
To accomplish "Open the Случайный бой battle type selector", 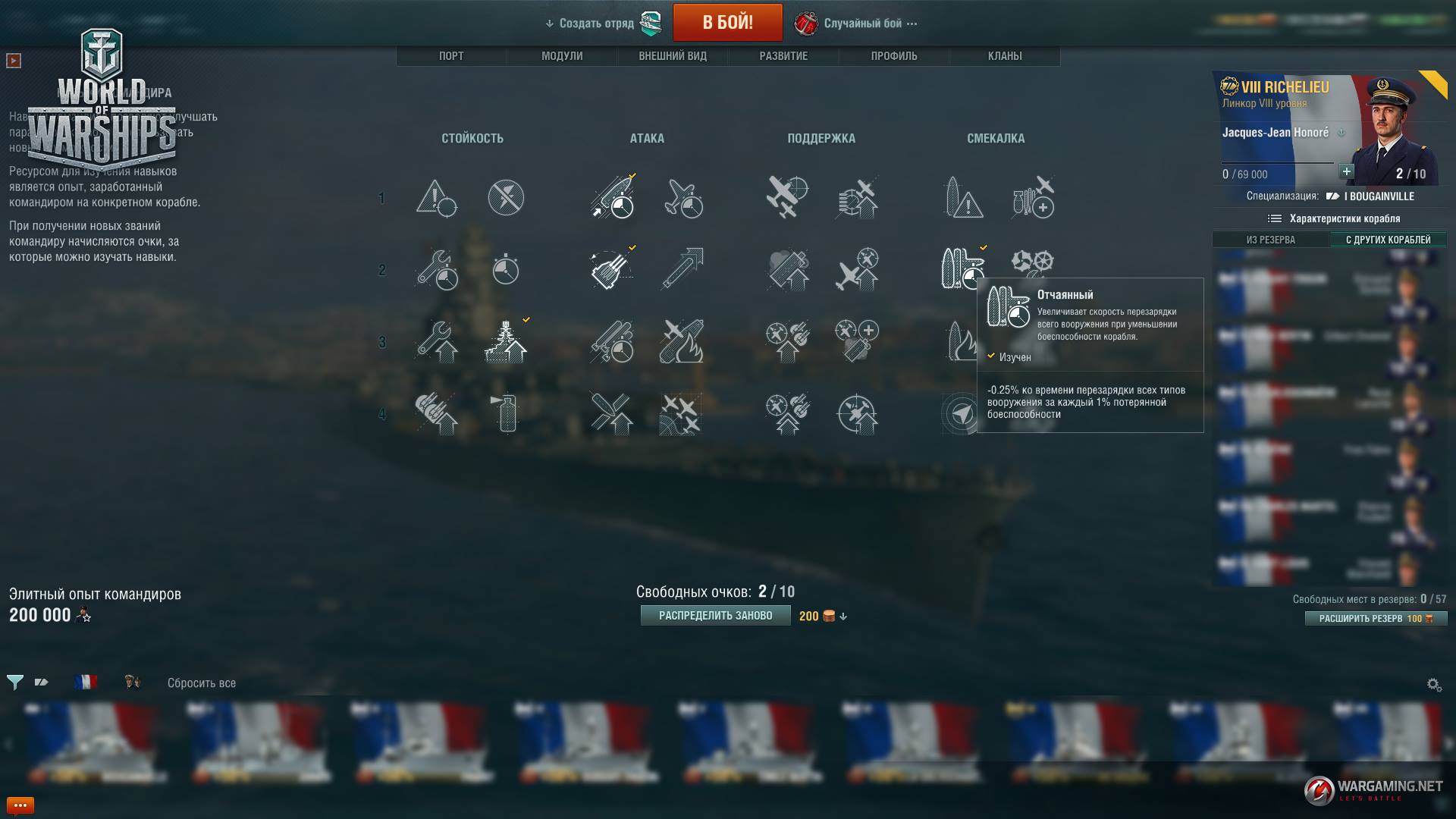I will (x=863, y=24).
